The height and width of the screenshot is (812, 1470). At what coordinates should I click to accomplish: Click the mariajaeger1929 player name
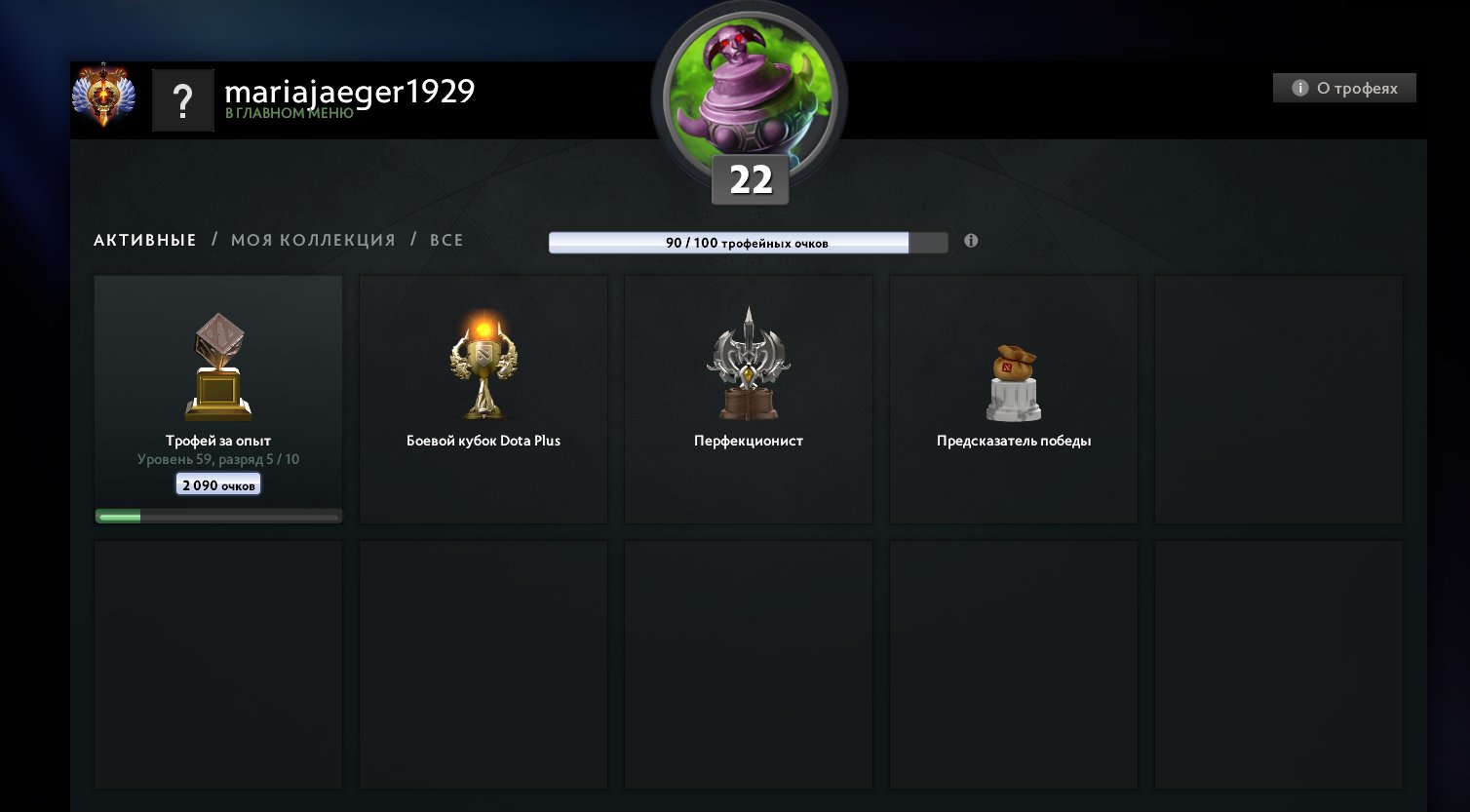(349, 92)
